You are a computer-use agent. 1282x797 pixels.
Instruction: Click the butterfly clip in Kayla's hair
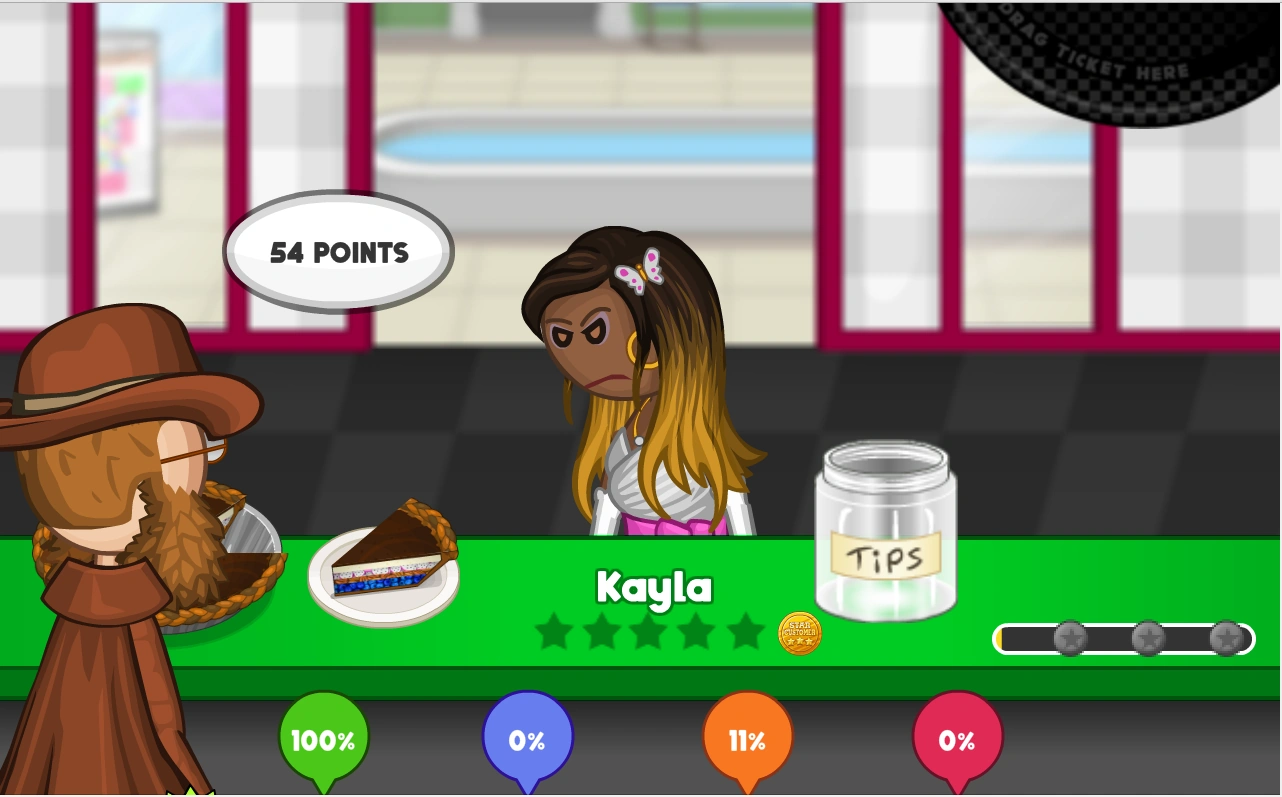tap(639, 270)
